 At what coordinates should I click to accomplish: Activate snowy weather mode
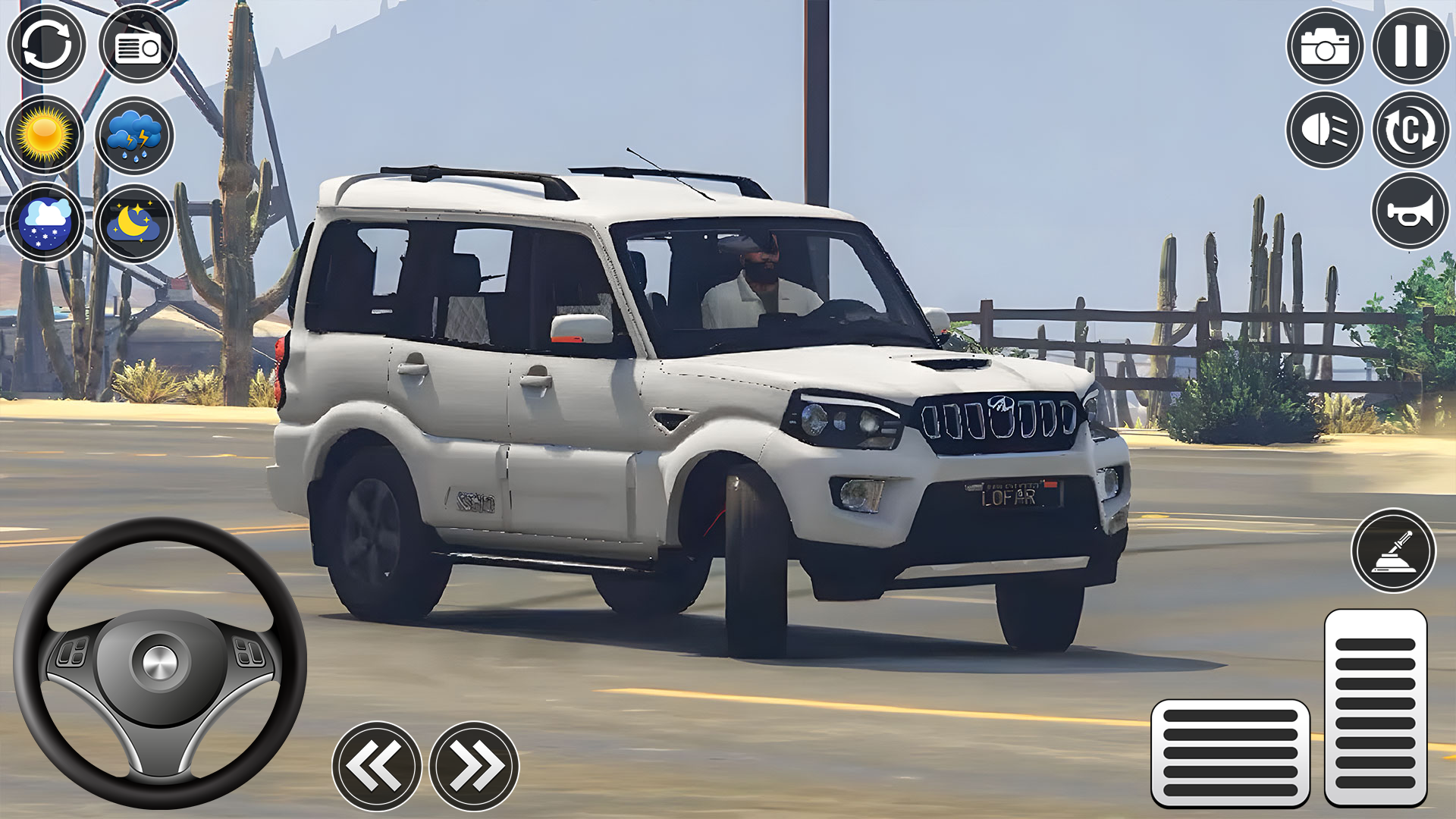click(x=47, y=220)
